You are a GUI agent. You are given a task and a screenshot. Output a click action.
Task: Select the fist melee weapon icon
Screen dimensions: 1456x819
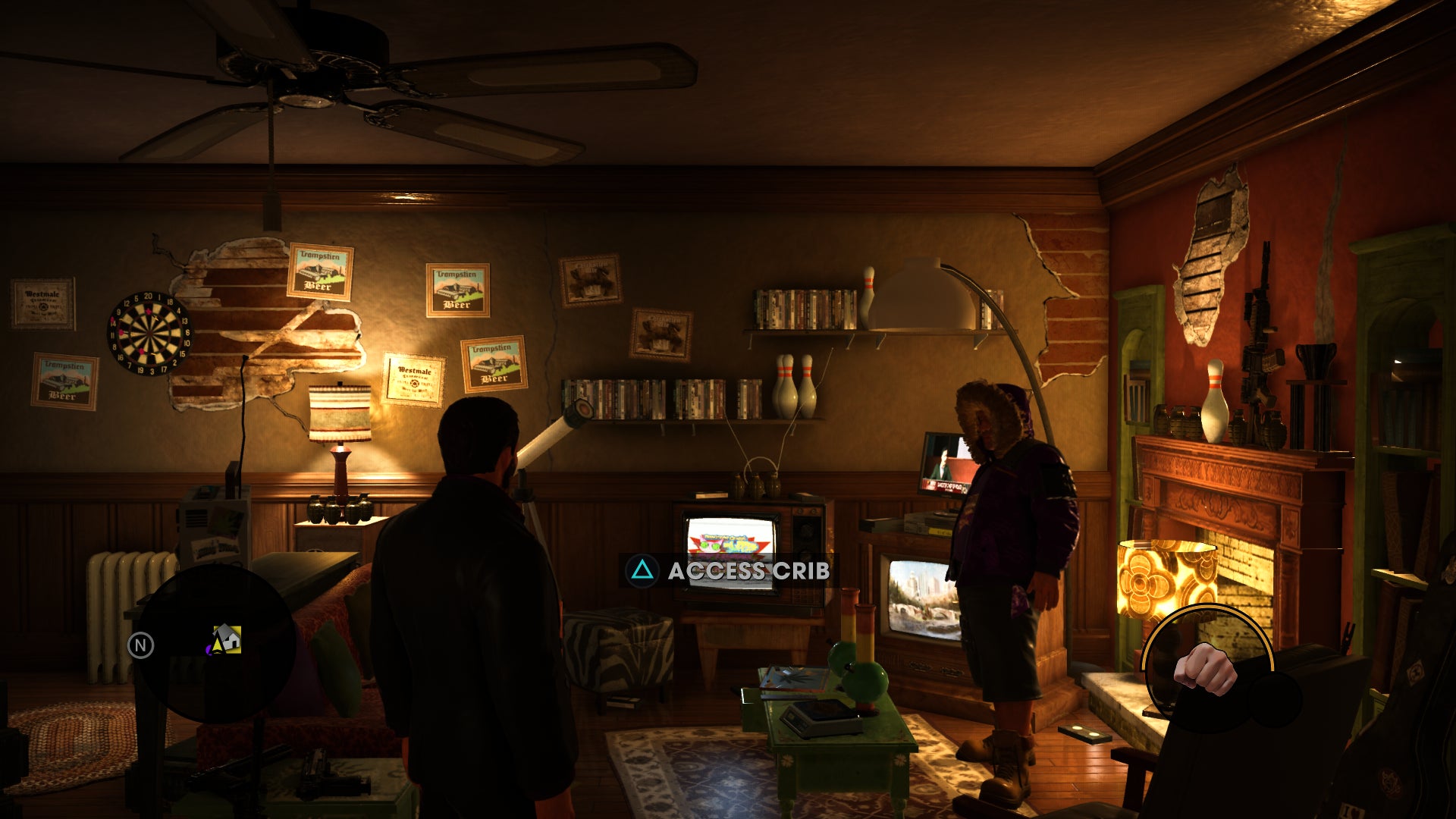[1207, 669]
